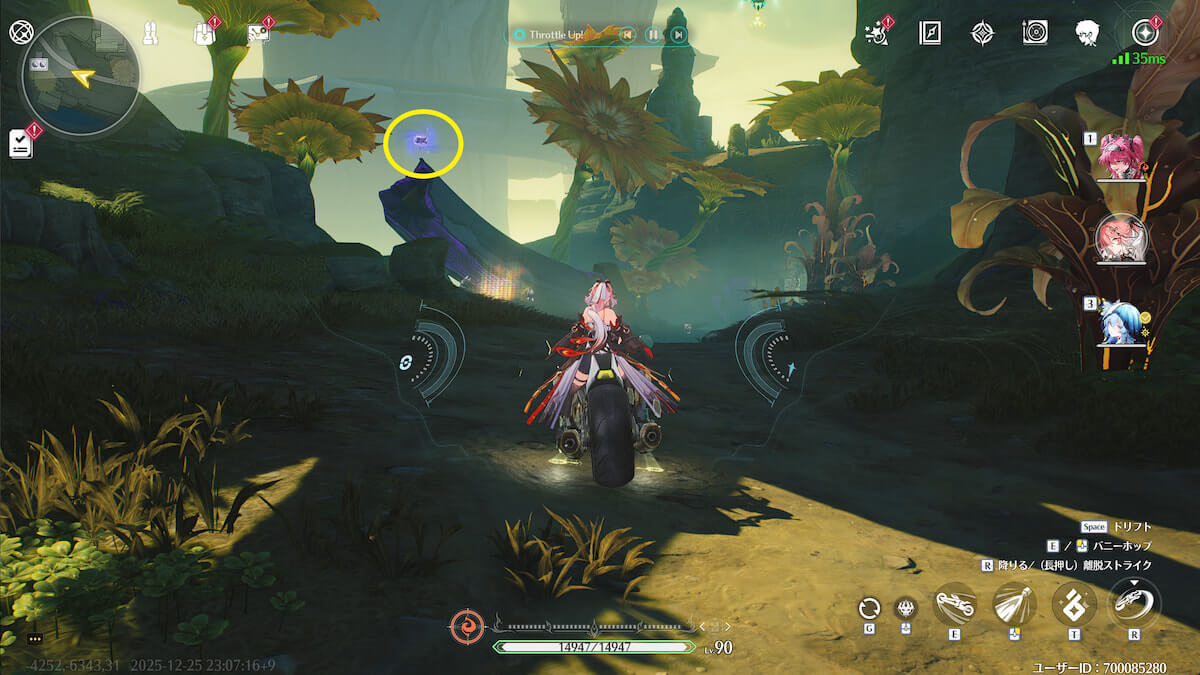
Task: Activate the motorcycle bunny hop skill
Action: pyautogui.click(x=955, y=605)
